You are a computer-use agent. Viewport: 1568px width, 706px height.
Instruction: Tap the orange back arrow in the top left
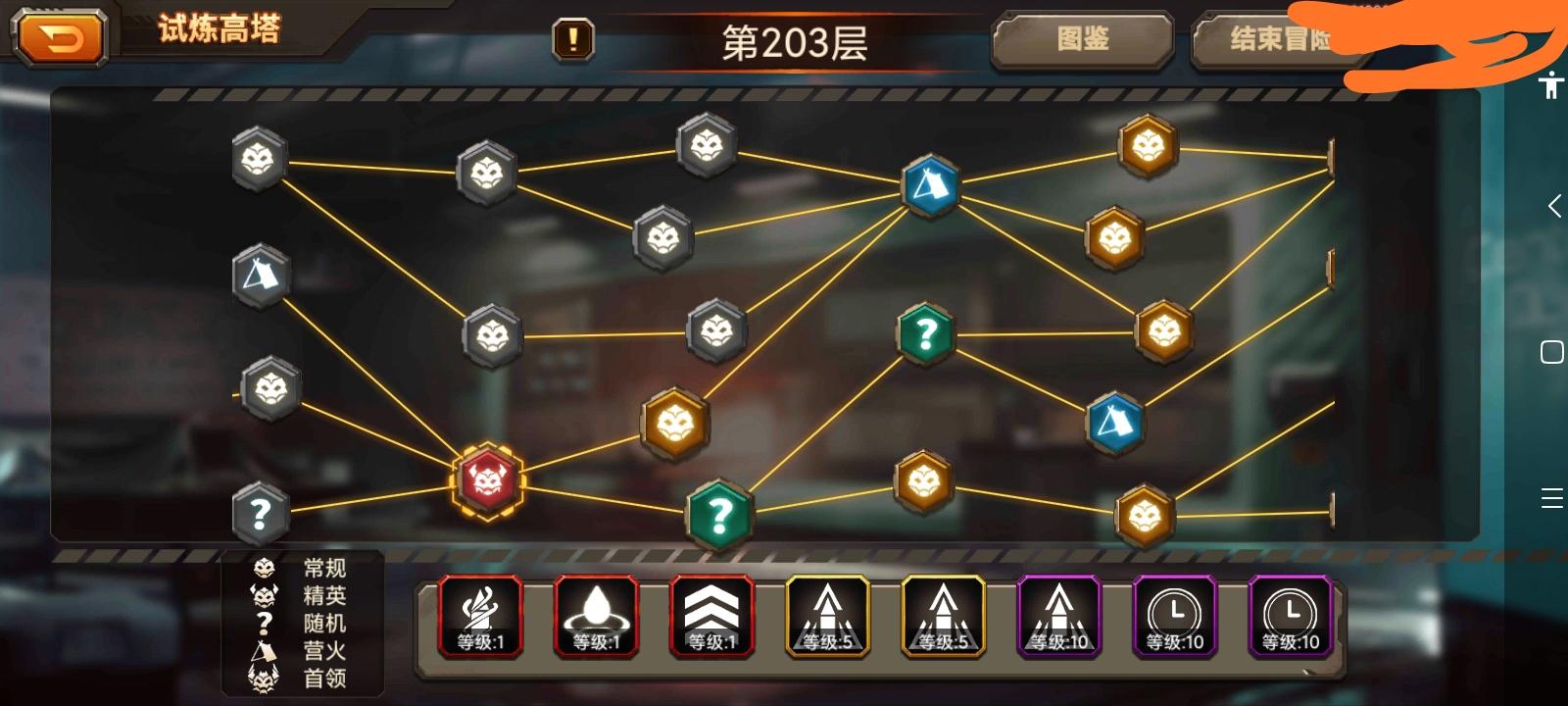click(x=59, y=36)
